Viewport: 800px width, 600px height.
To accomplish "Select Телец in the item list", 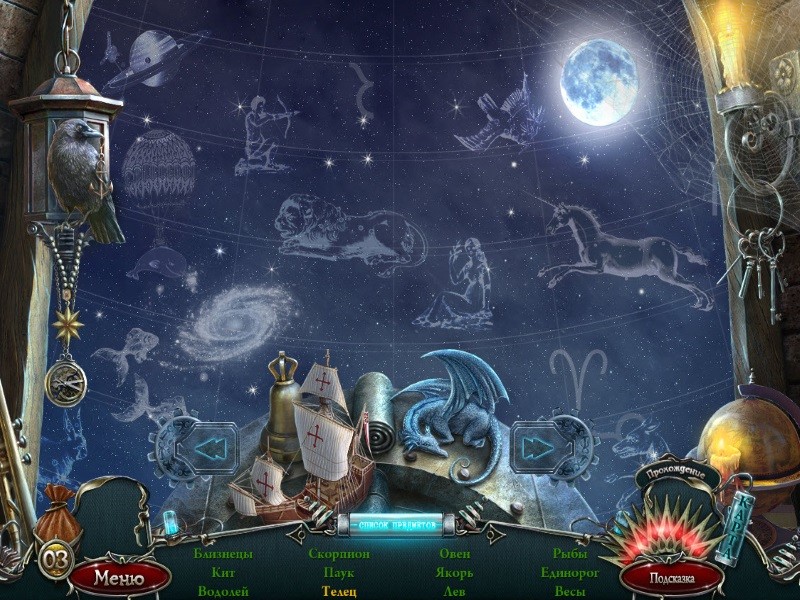I will (x=337, y=591).
